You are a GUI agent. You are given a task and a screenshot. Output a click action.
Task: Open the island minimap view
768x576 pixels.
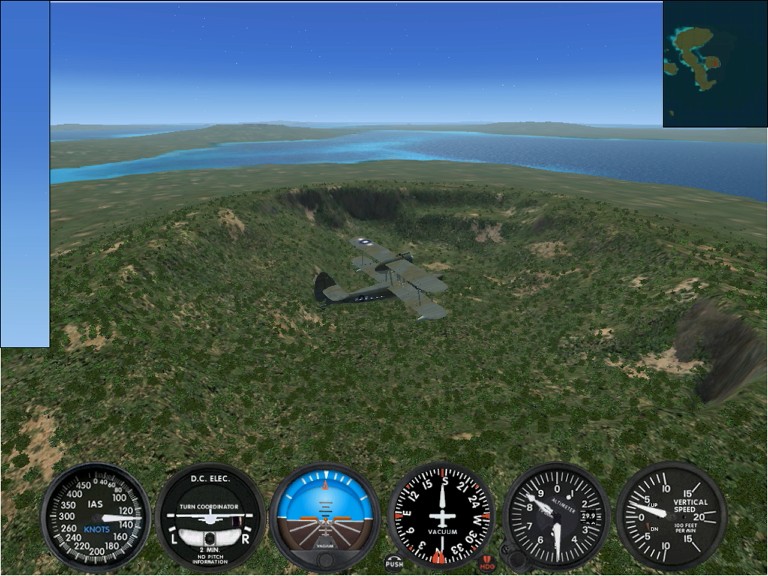tap(715, 64)
